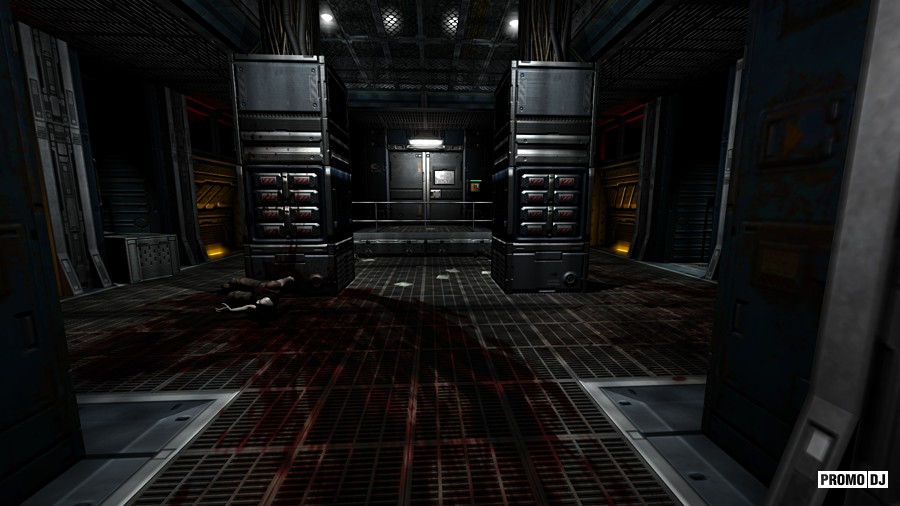Click the PROMO DJ watermark logo
The width and height of the screenshot is (900, 506).
853,480
